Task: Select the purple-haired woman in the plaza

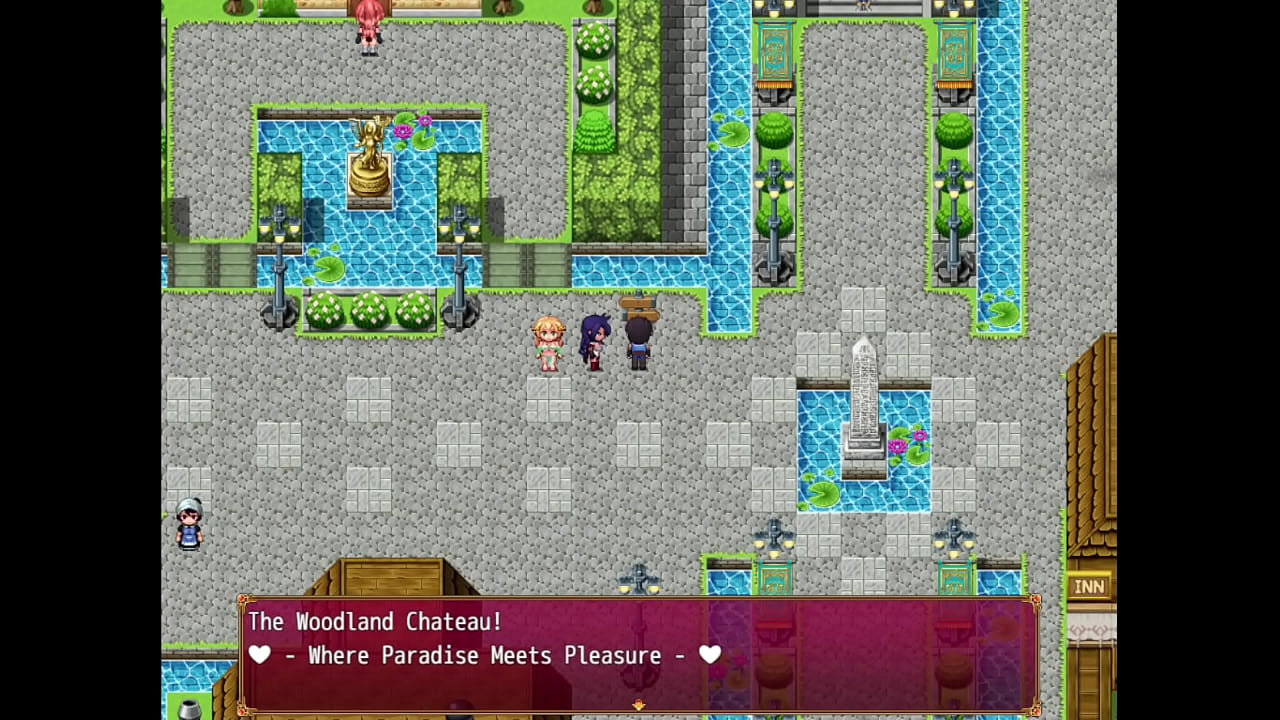Action: (593, 340)
